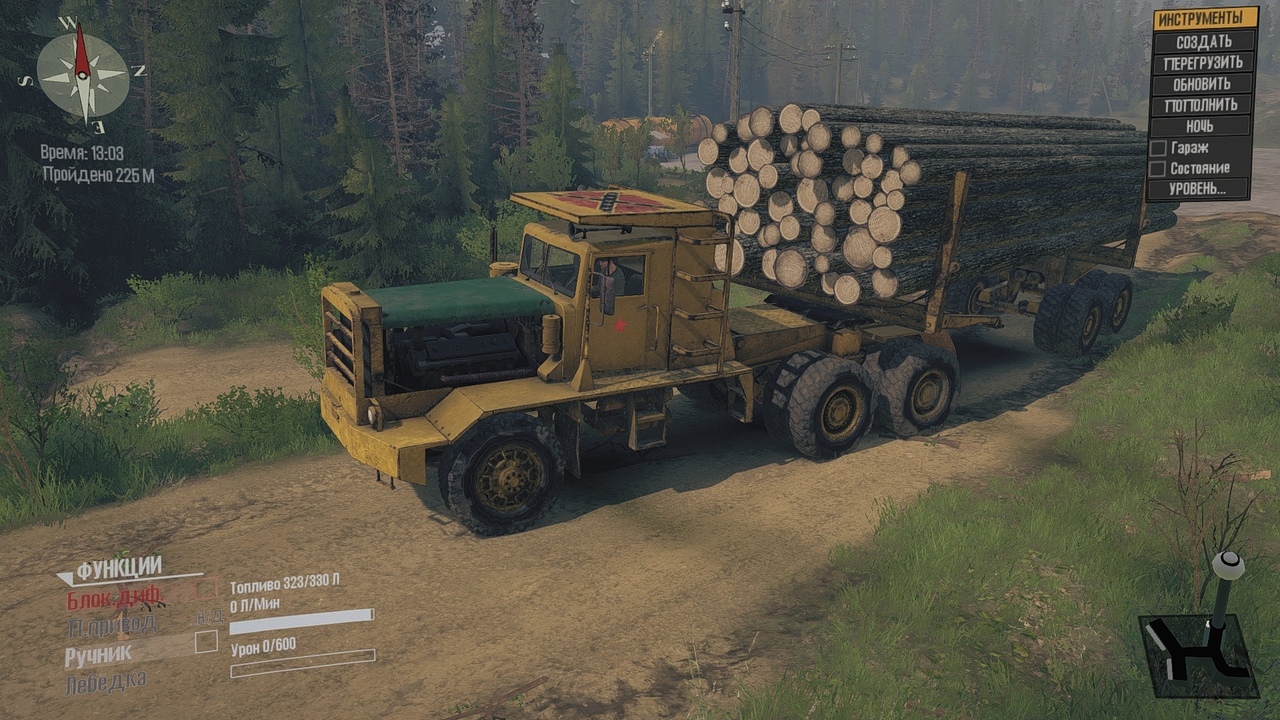Choose Перегрузить in the tools panel
Viewport: 1280px width, 720px height.
click(x=1203, y=63)
